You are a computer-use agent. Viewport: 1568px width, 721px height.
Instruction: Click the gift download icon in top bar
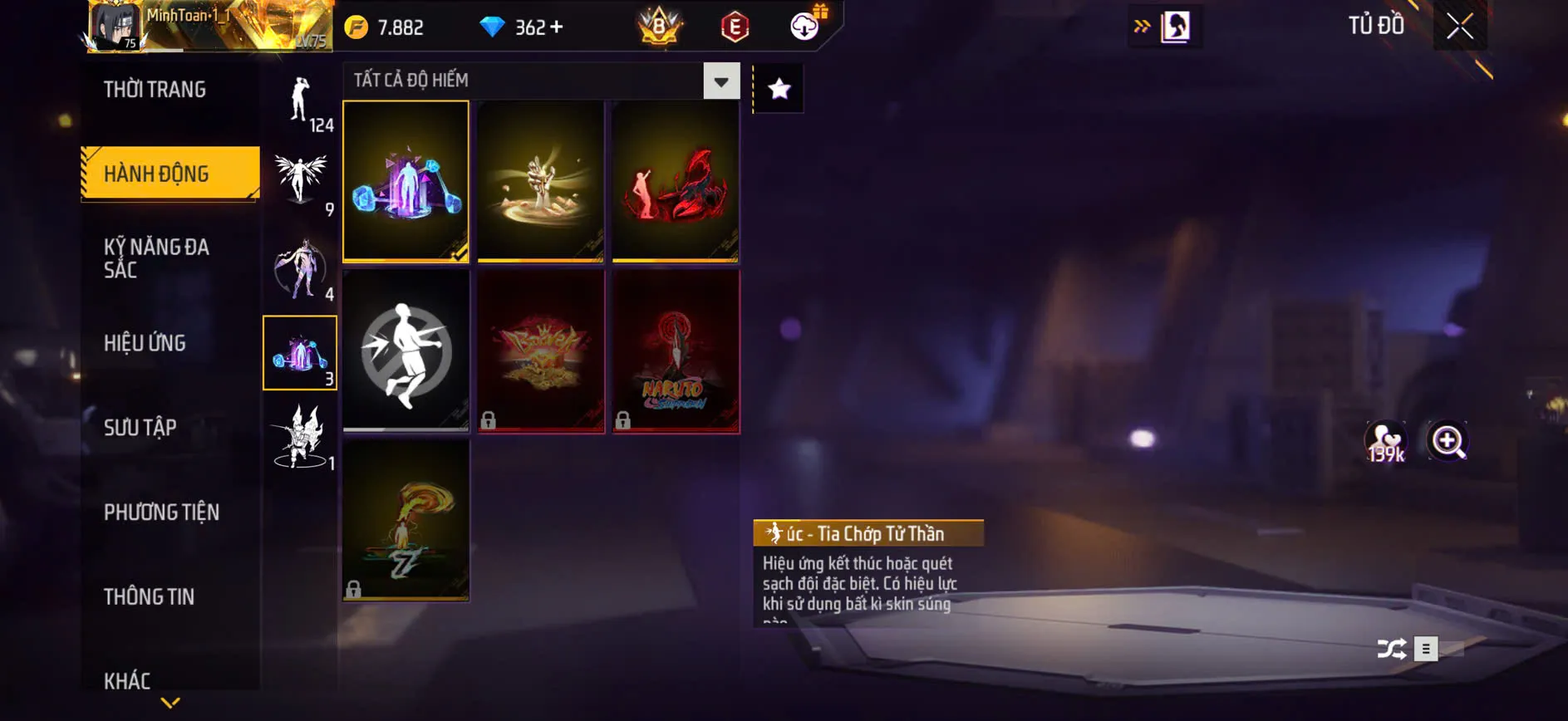tap(803, 25)
